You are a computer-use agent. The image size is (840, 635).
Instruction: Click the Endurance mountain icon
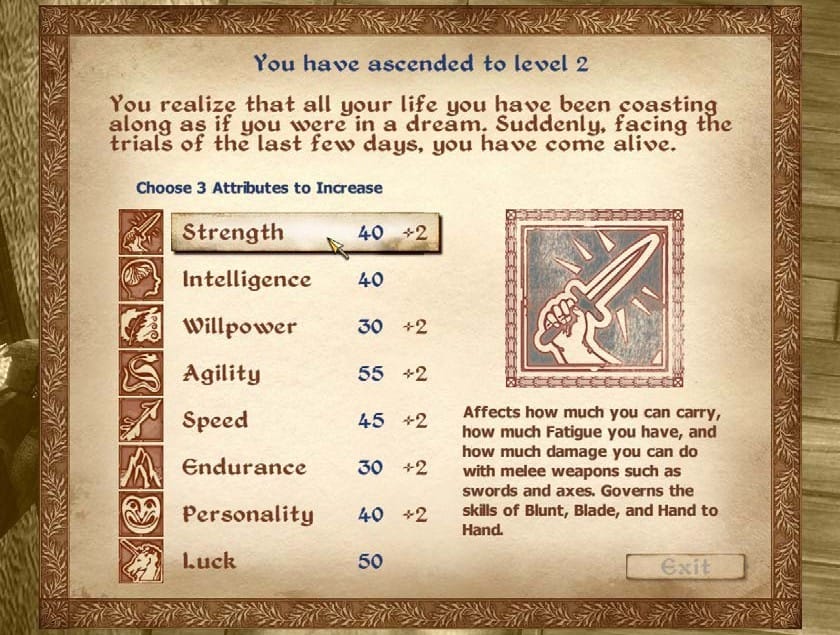click(141, 468)
